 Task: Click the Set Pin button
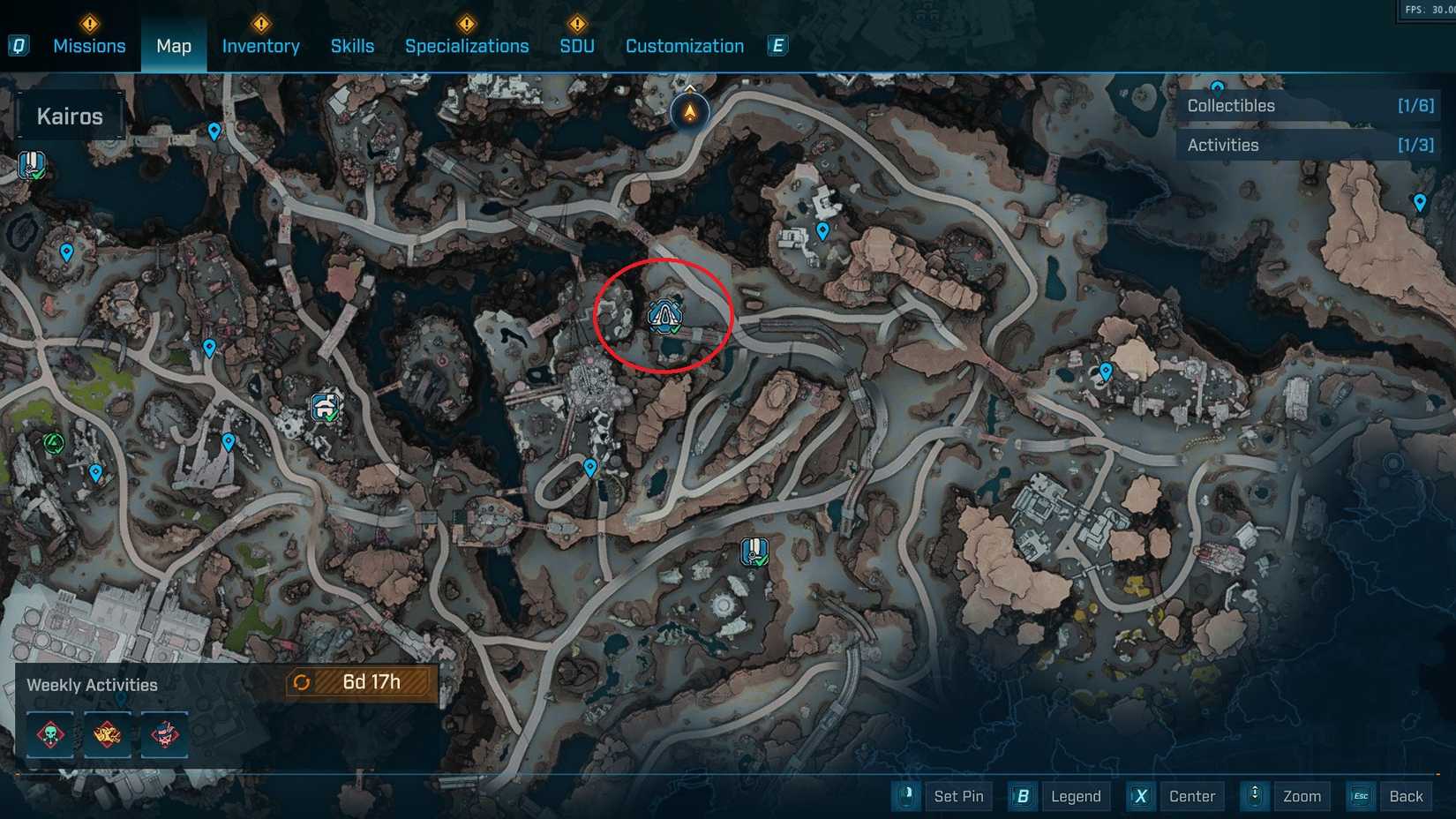pos(959,796)
